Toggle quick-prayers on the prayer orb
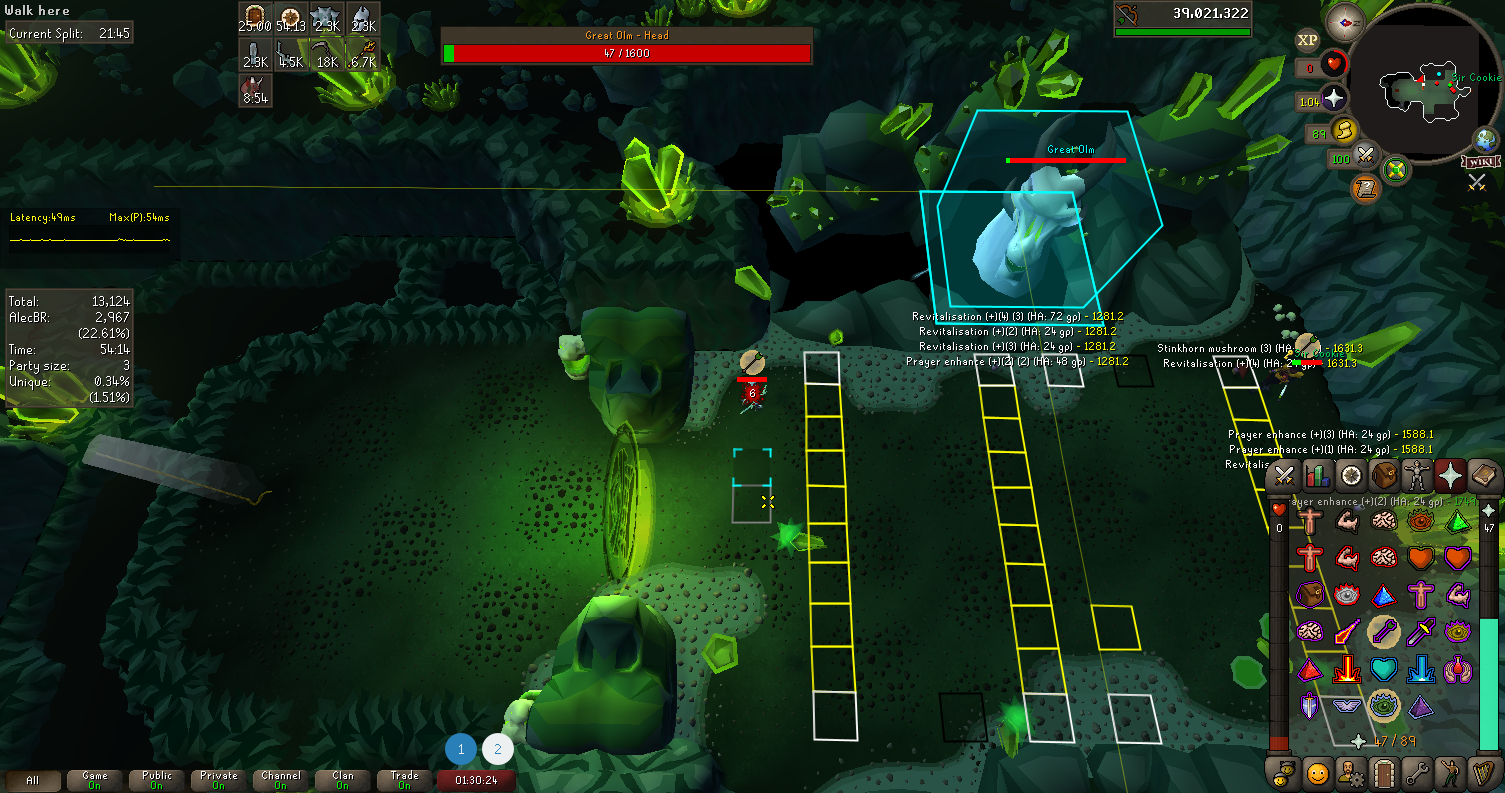The width and height of the screenshot is (1505, 793). pos(1335,99)
